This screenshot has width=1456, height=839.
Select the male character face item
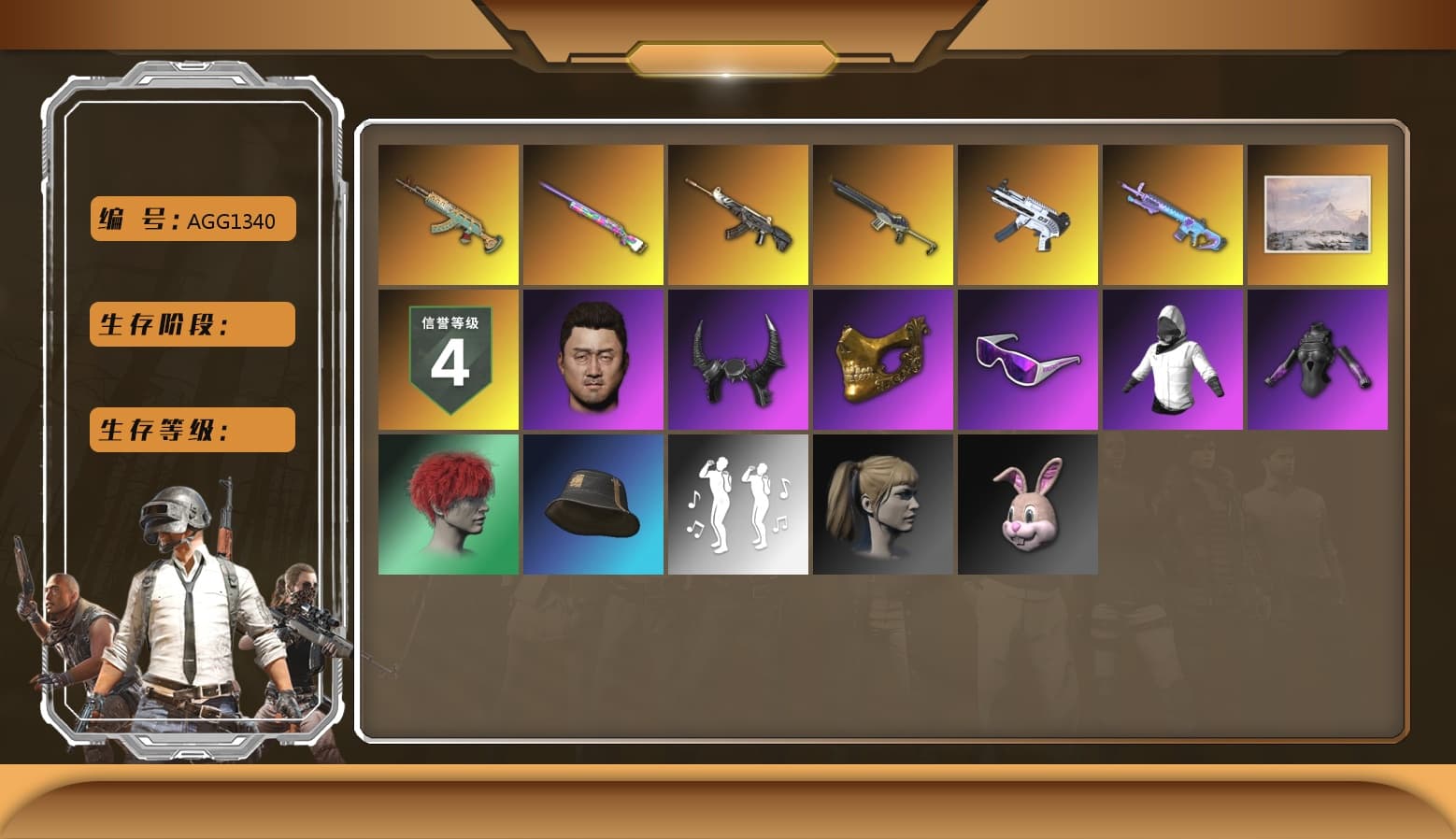[592, 359]
